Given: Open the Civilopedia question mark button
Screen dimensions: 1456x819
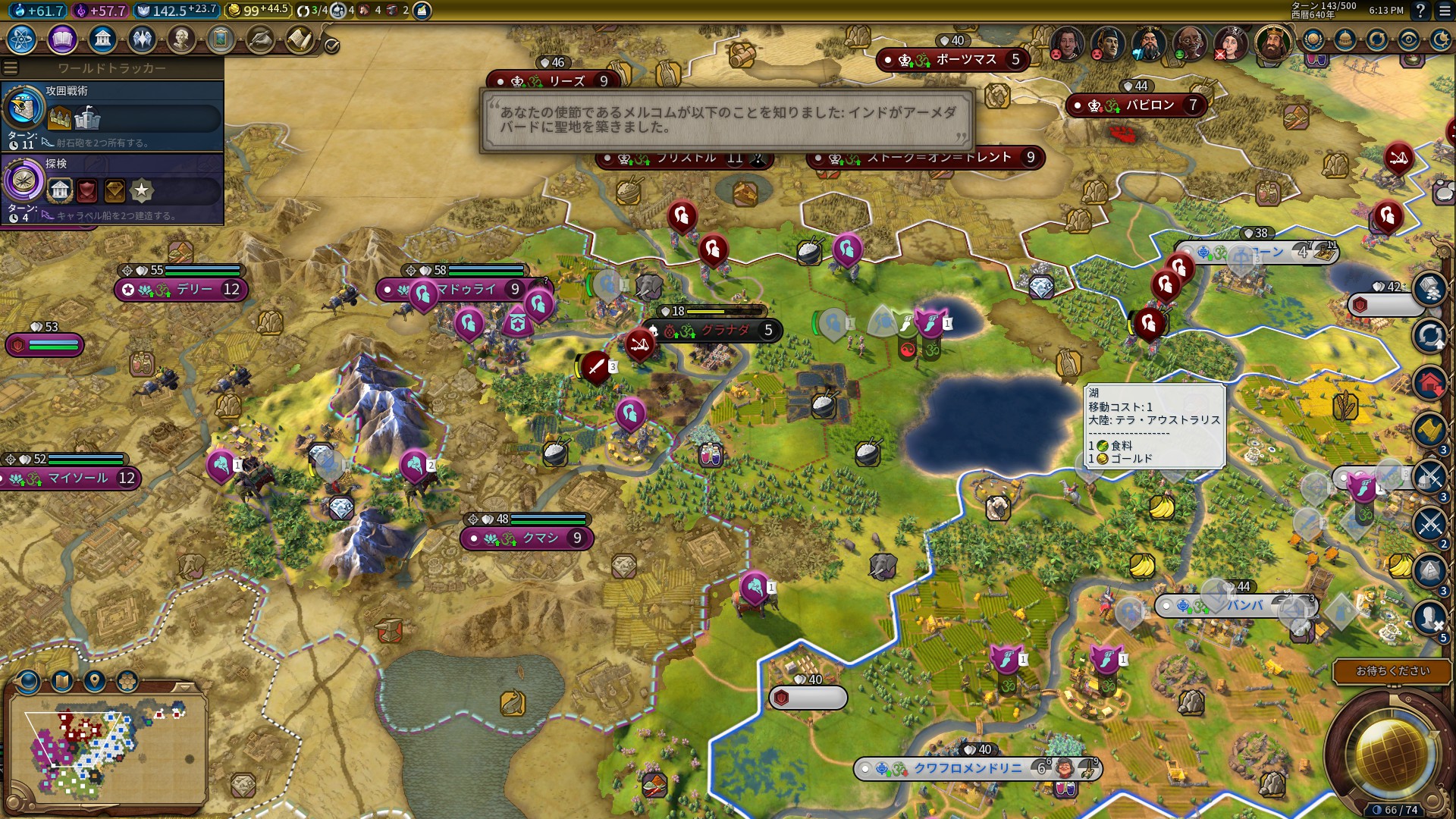Looking at the screenshot, I should point(1420,11).
